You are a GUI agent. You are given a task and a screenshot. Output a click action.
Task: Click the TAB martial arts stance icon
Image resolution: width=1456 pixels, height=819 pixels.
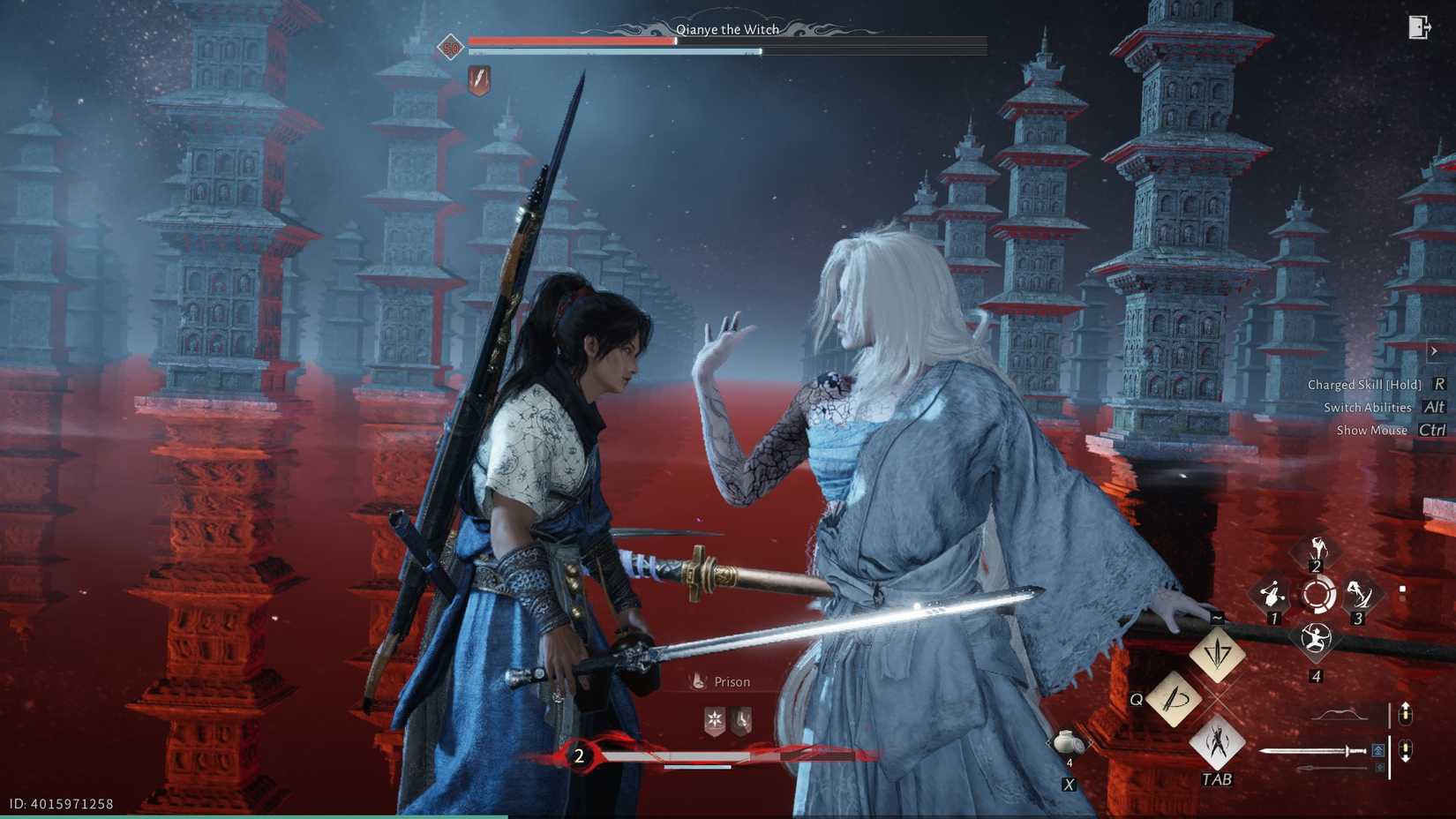[x=1220, y=745]
